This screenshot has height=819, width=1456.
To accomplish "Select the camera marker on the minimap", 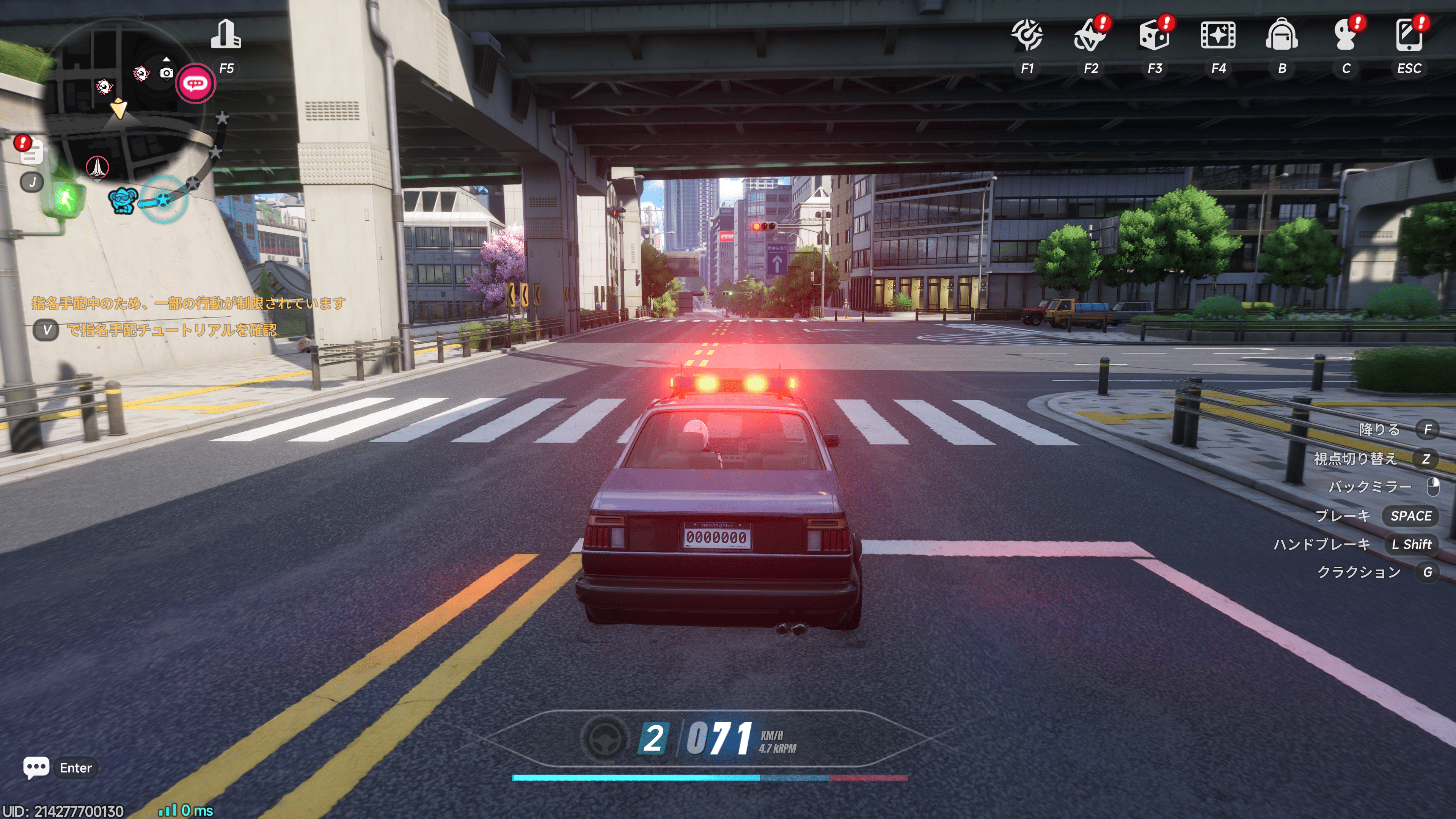I will (166, 72).
